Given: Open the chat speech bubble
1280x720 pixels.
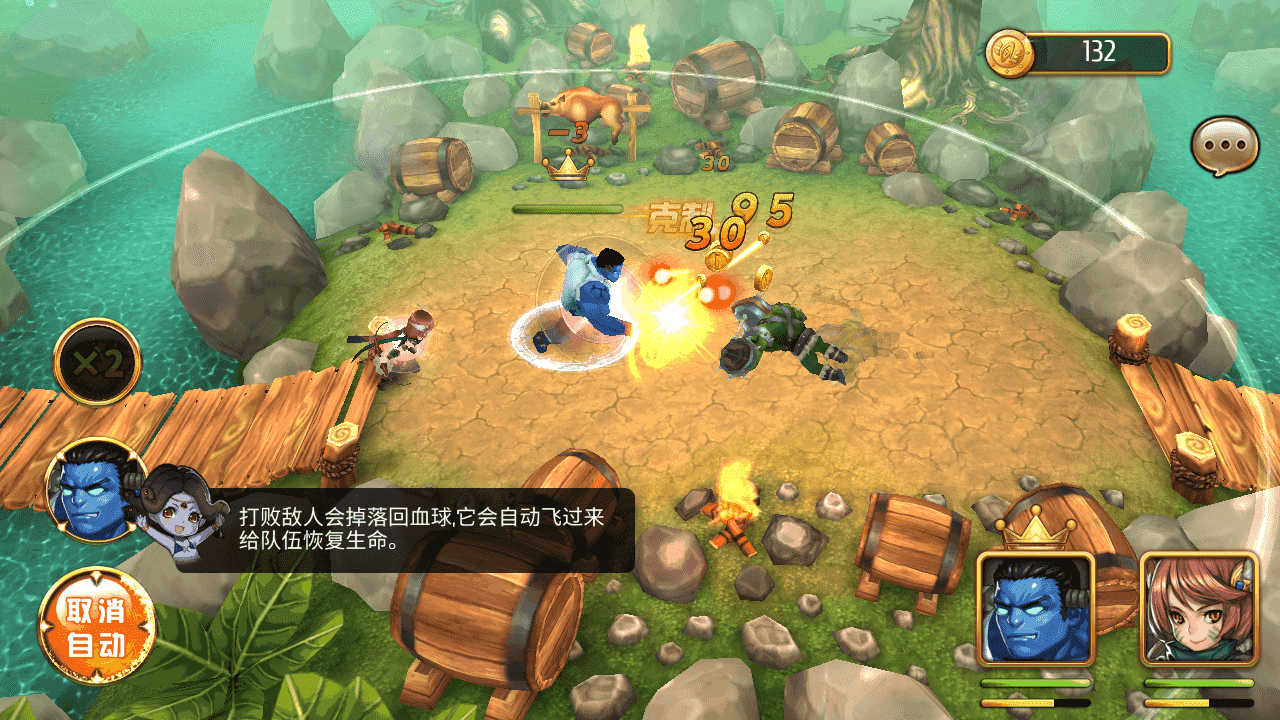Looking at the screenshot, I should pyautogui.click(x=1224, y=146).
